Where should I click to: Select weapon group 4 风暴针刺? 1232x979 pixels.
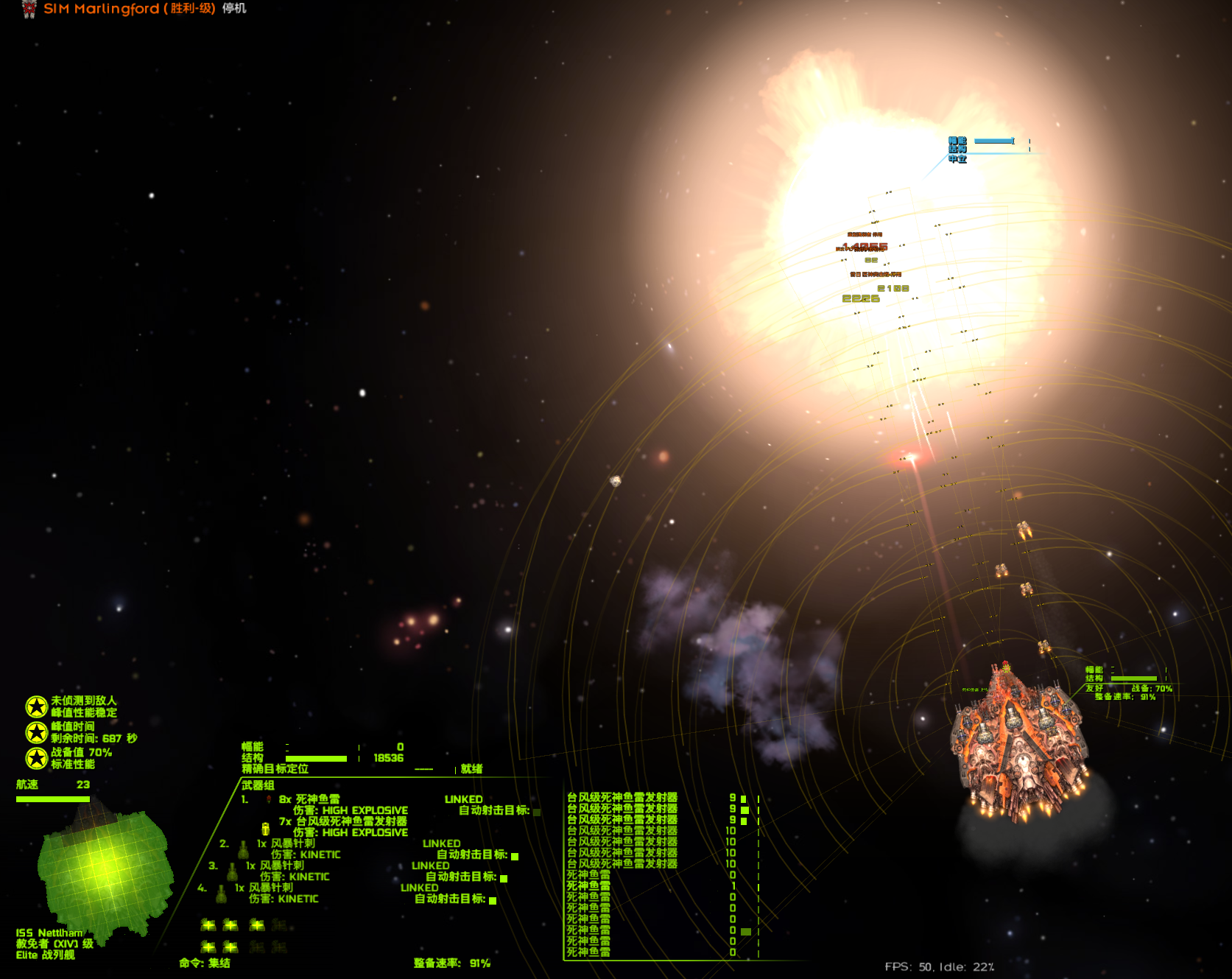tap(270, 888)
